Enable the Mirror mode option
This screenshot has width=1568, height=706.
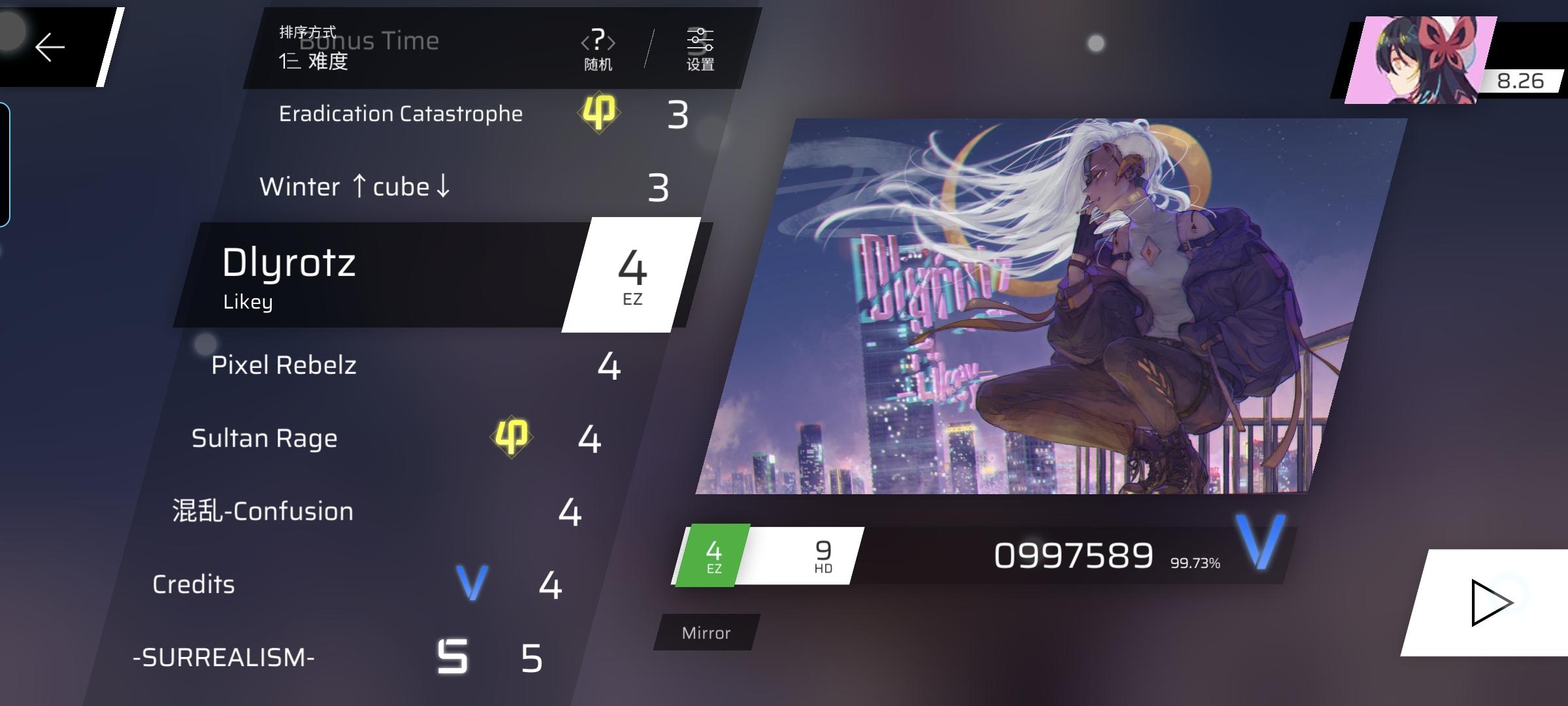(x=705, y=632)
